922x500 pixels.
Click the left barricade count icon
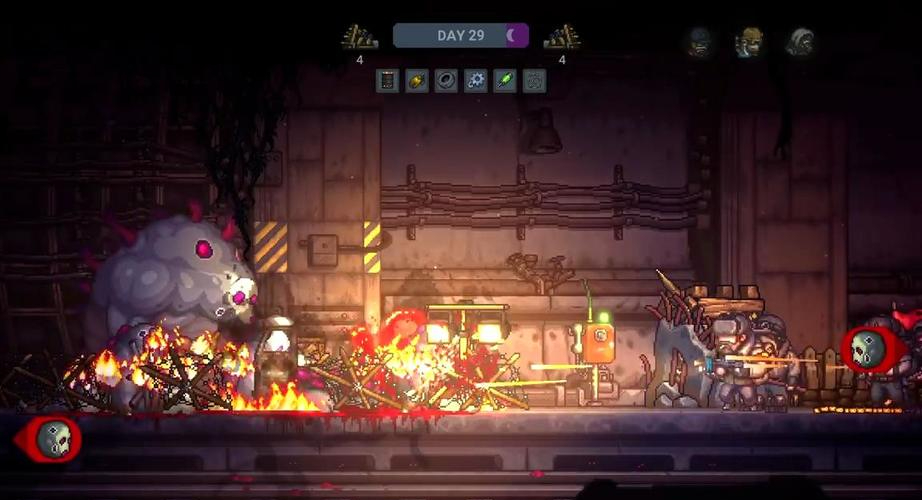[x=360, y=38]
